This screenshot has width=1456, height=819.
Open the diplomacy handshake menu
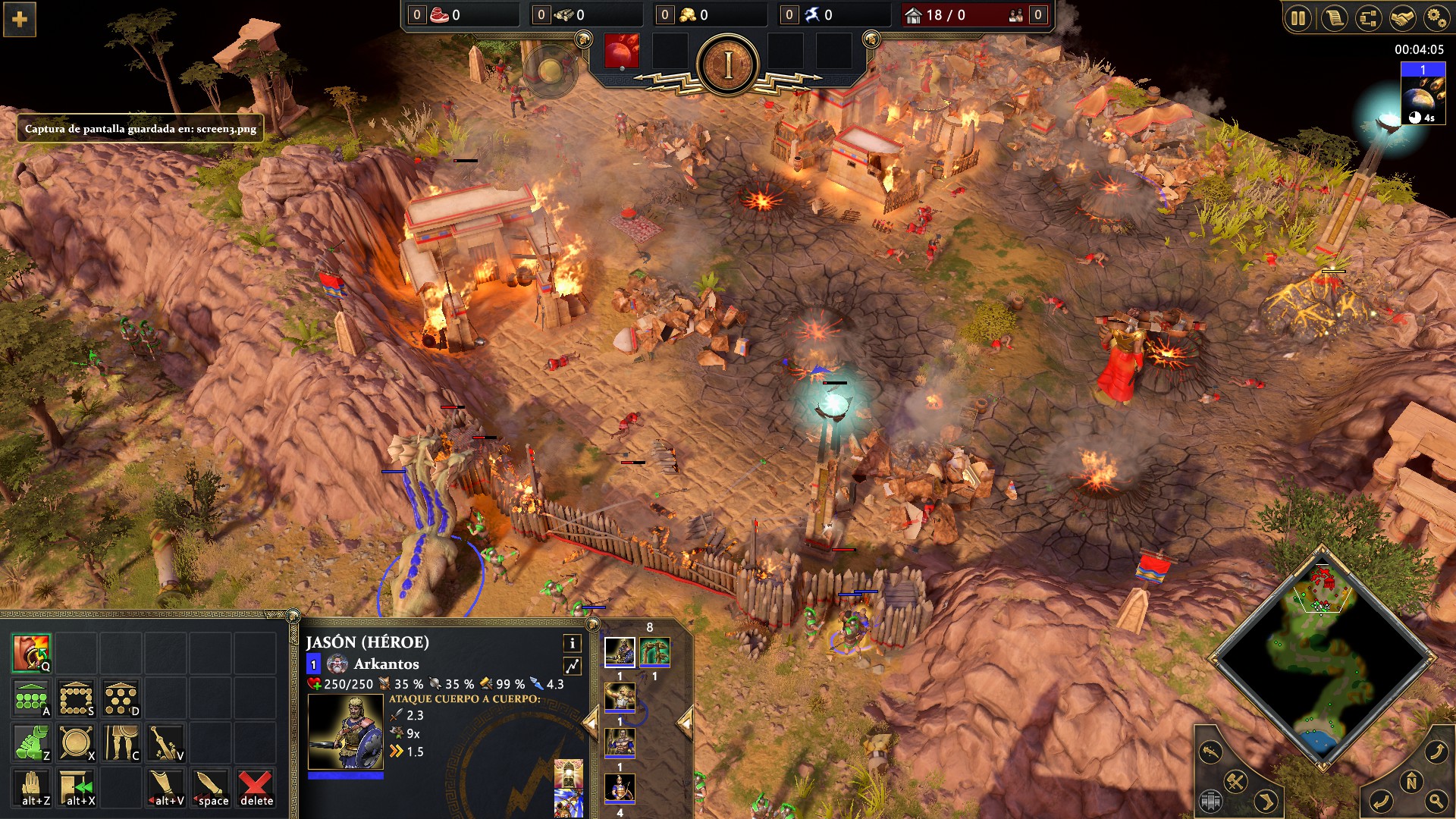pos(1402,18)
